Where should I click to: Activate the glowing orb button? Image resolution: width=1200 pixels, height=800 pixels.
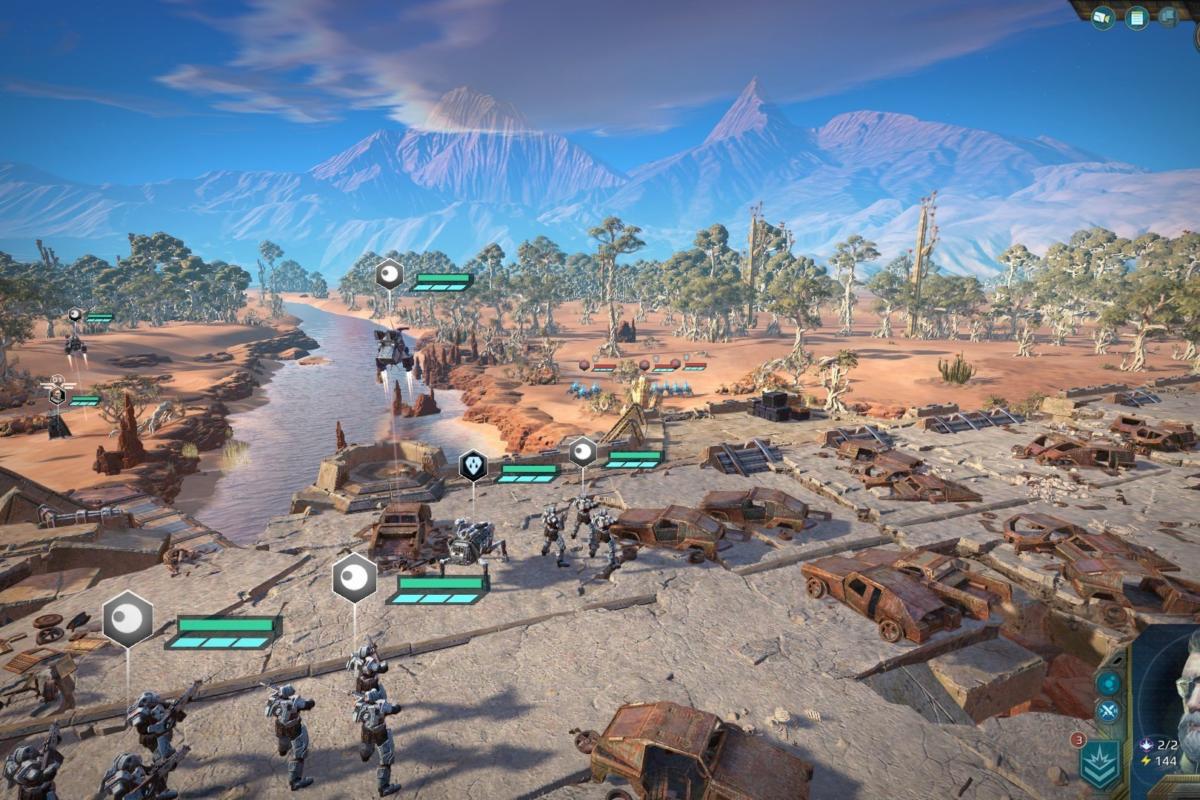click(1108, 683)
